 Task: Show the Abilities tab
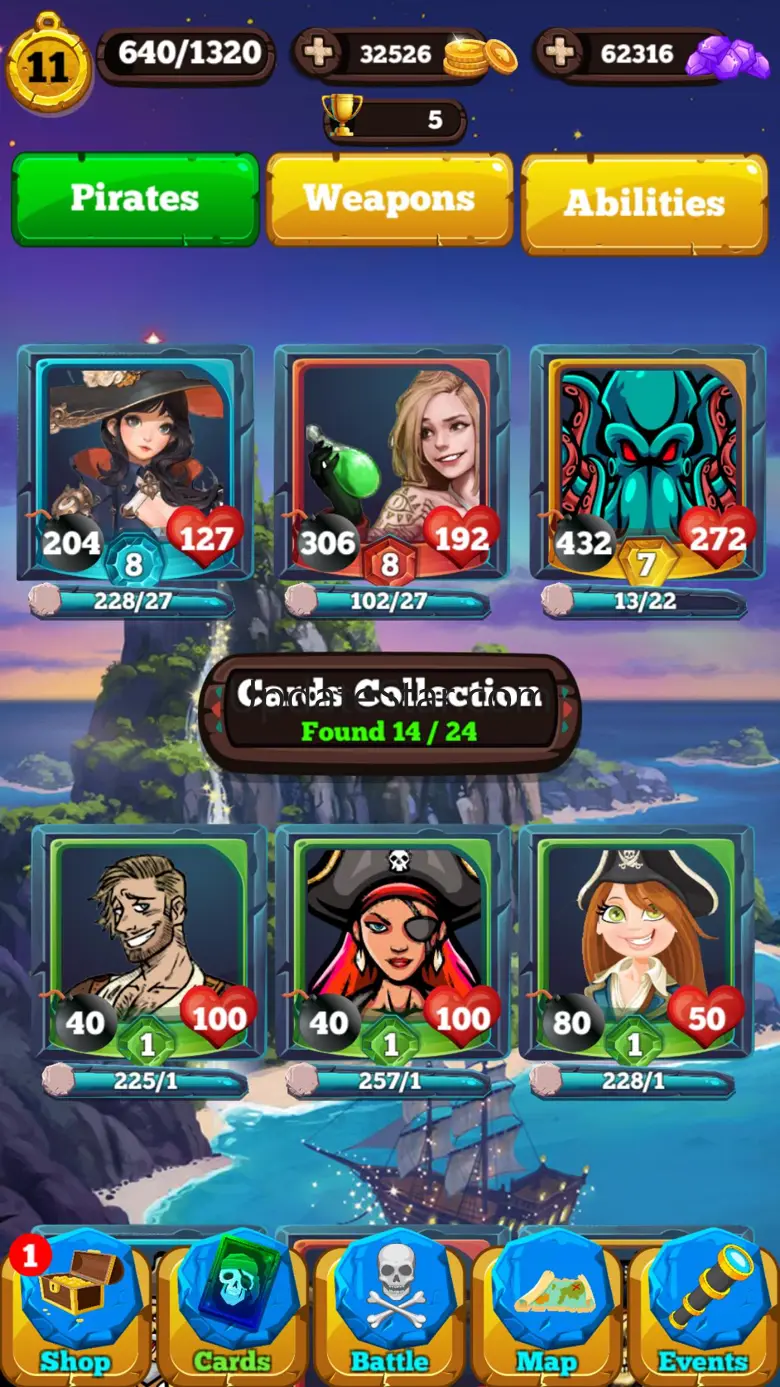pos(644,203)
